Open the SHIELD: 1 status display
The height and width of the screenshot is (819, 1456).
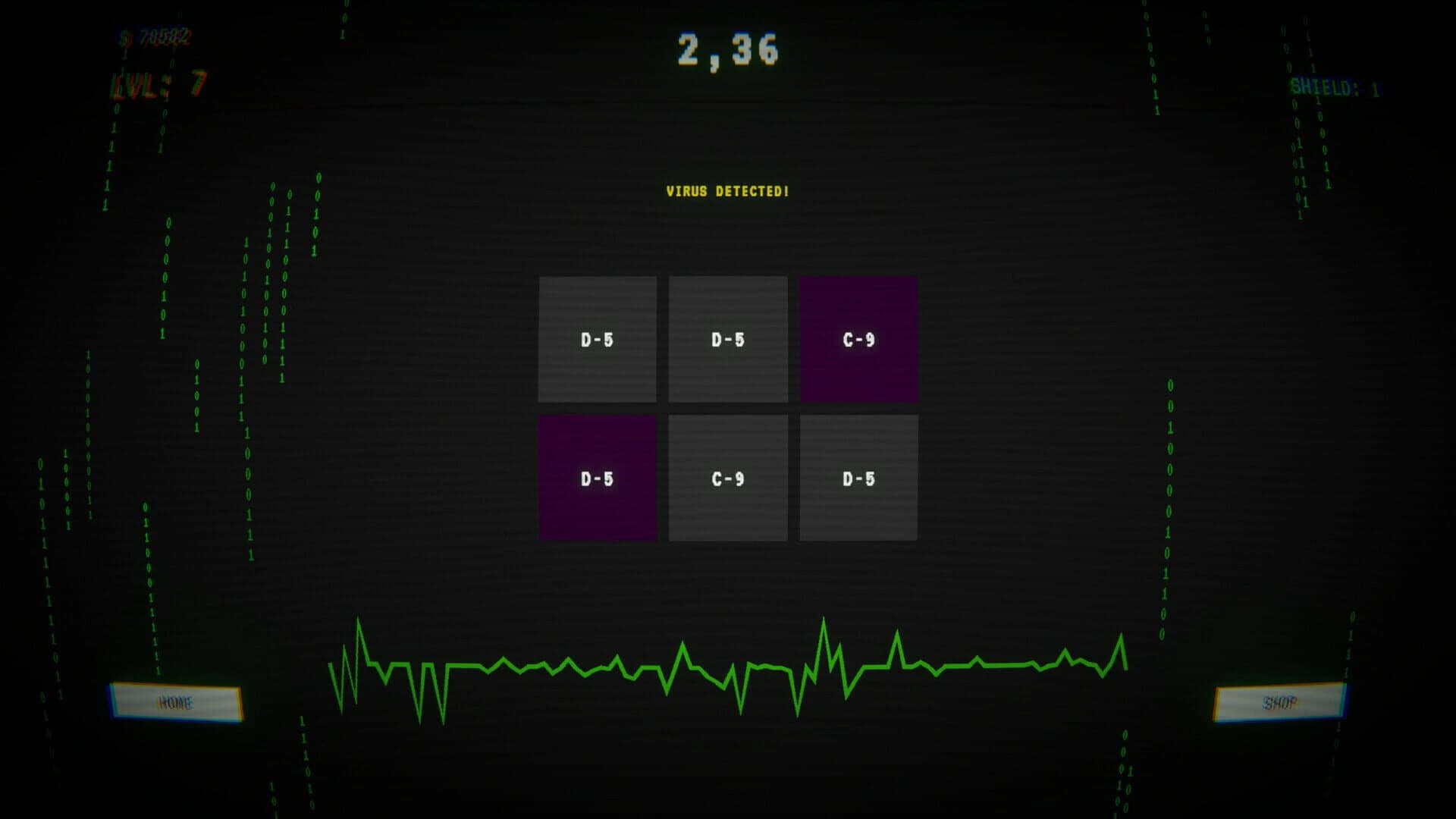click(1335, 86)
